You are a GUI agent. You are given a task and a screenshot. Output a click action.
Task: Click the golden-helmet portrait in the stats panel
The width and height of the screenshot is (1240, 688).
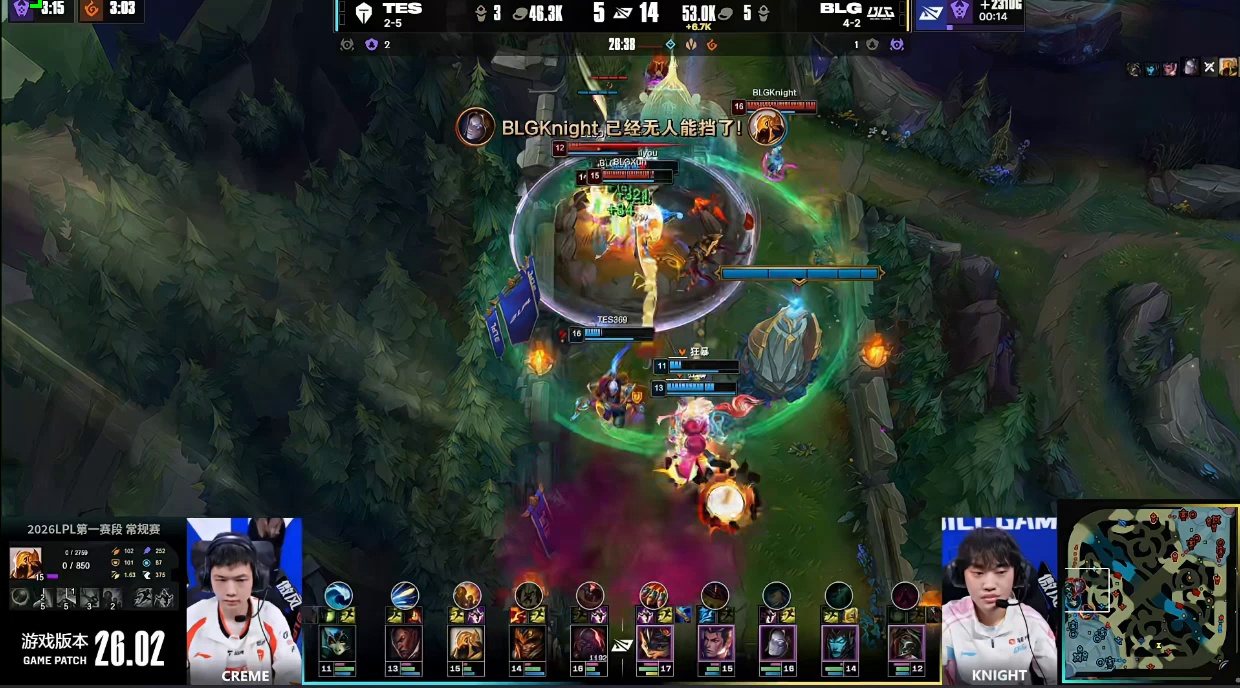click(x=25, y=563)
